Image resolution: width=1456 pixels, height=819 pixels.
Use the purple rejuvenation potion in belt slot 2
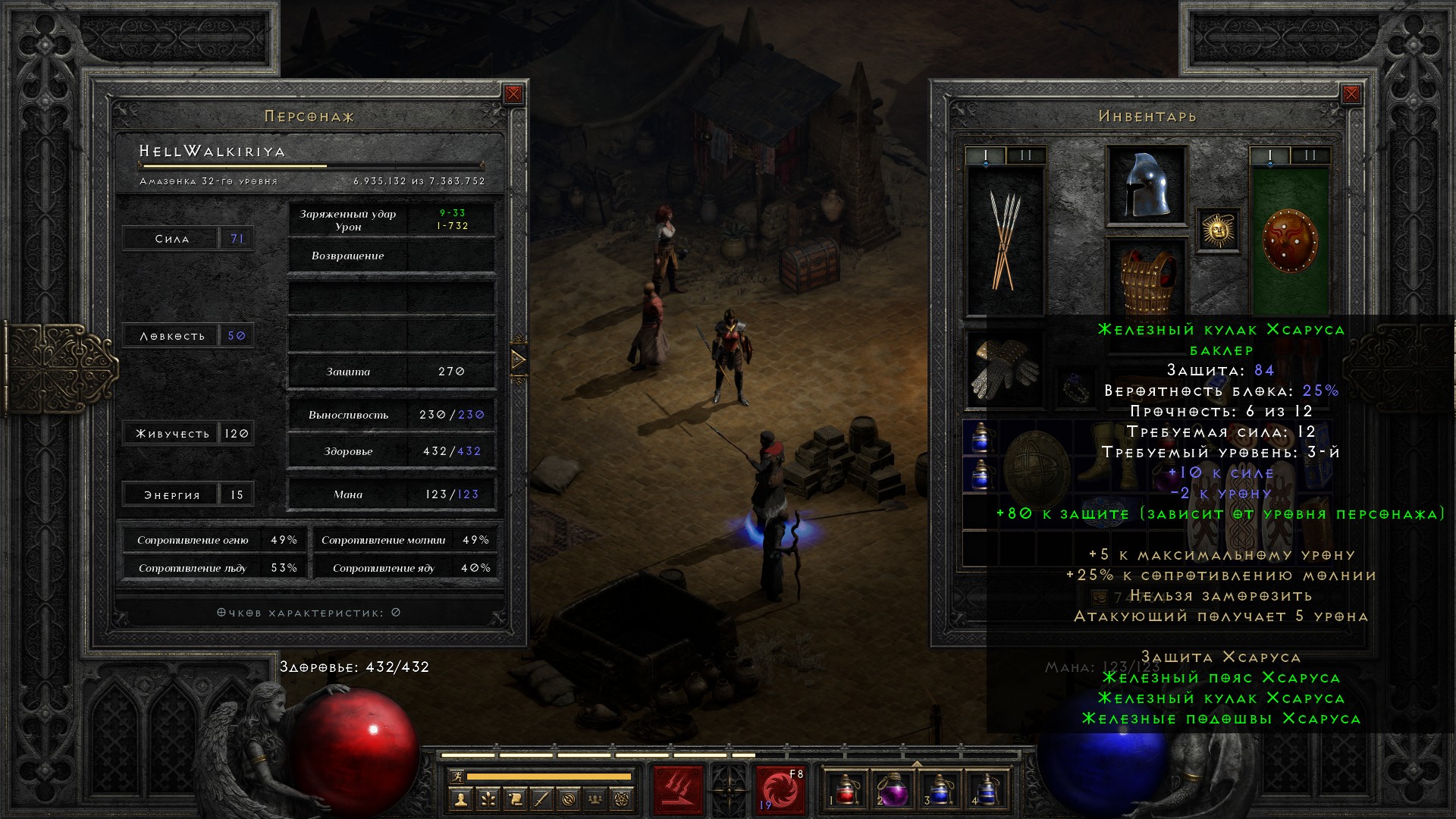coord(893,790)
